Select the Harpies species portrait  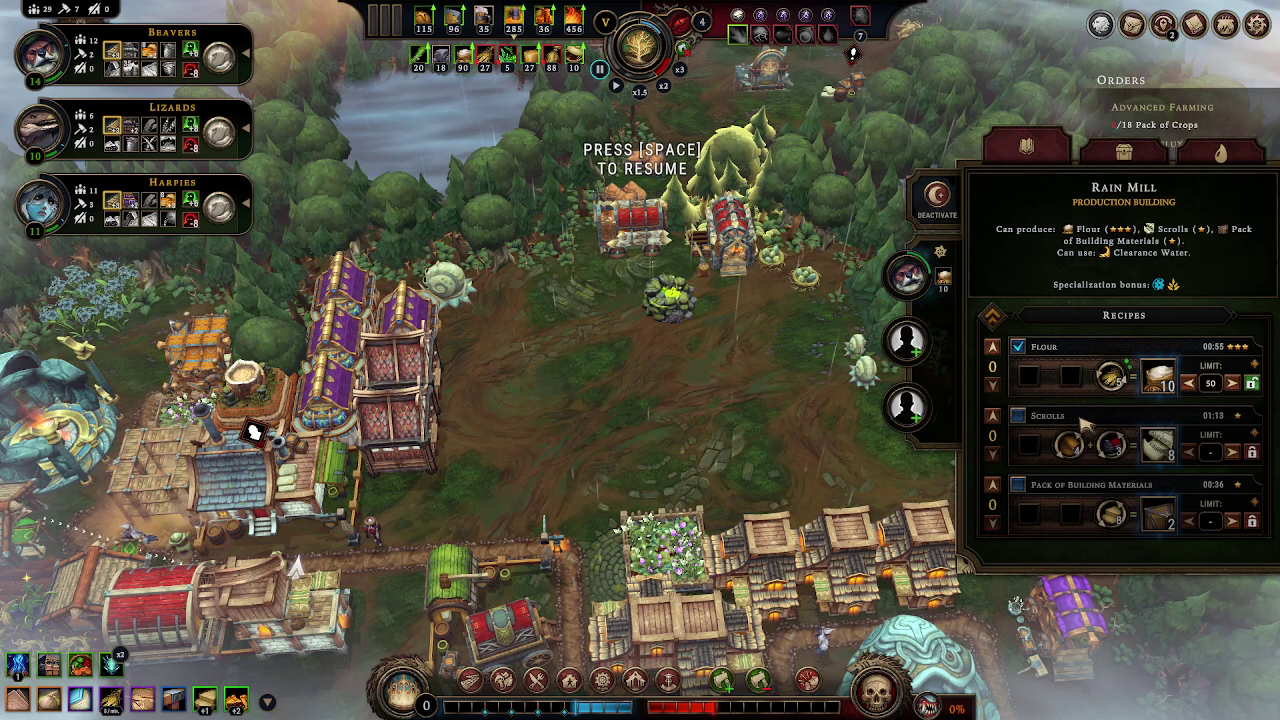click(42, 205)
